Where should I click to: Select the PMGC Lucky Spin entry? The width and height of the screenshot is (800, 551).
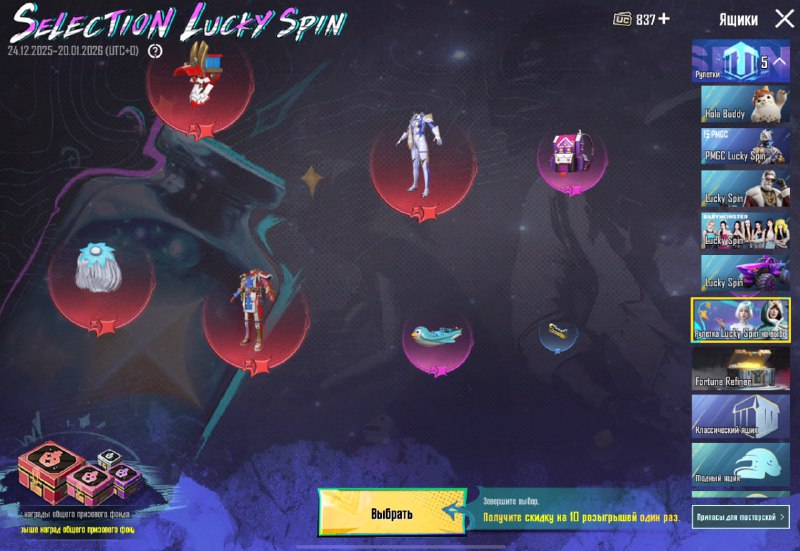tap(741, 146)
